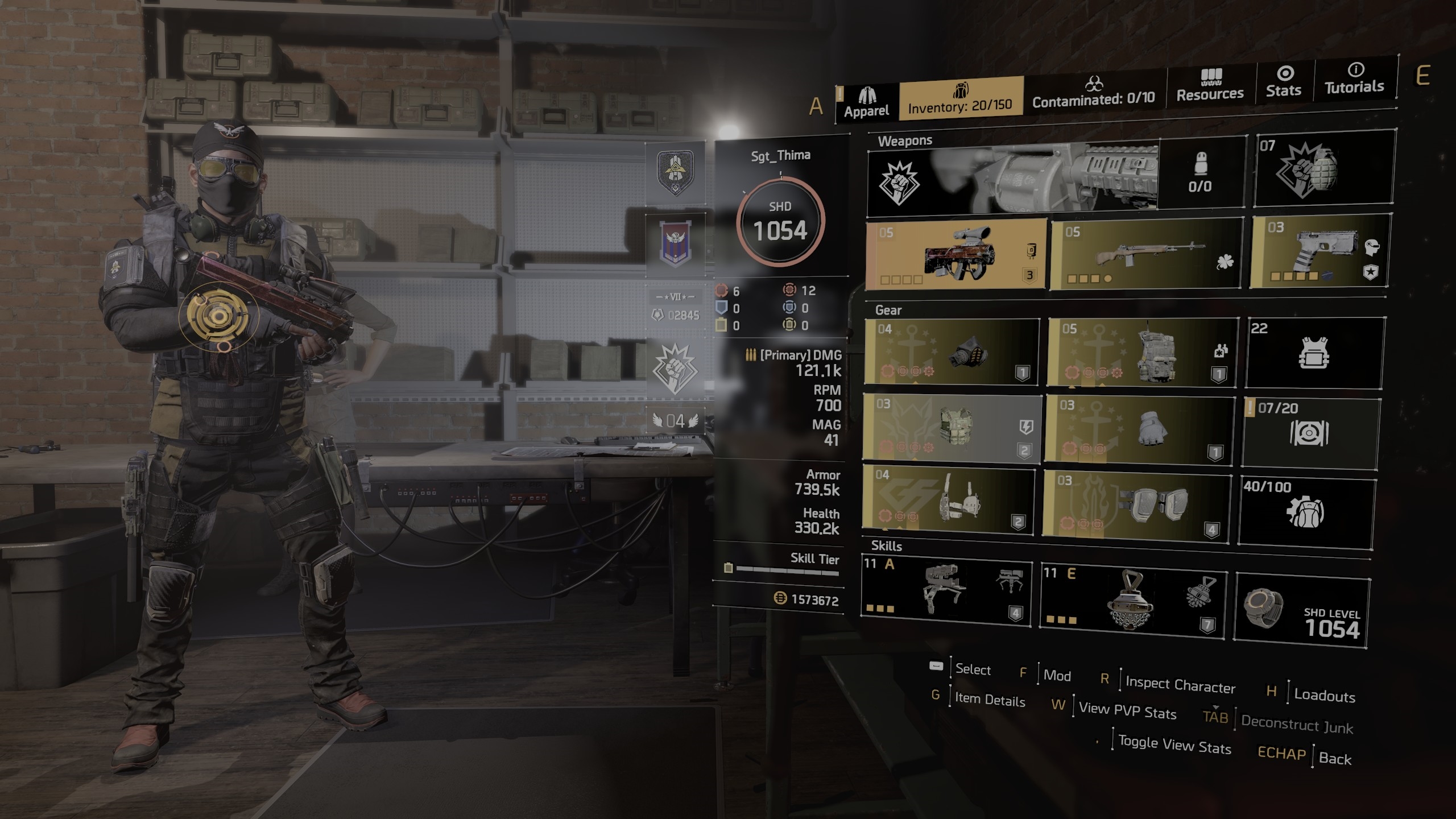Select the turret skill slot
Viewport: 1456px width, 819px height.
pyautogui.click(x=946, y=591)
